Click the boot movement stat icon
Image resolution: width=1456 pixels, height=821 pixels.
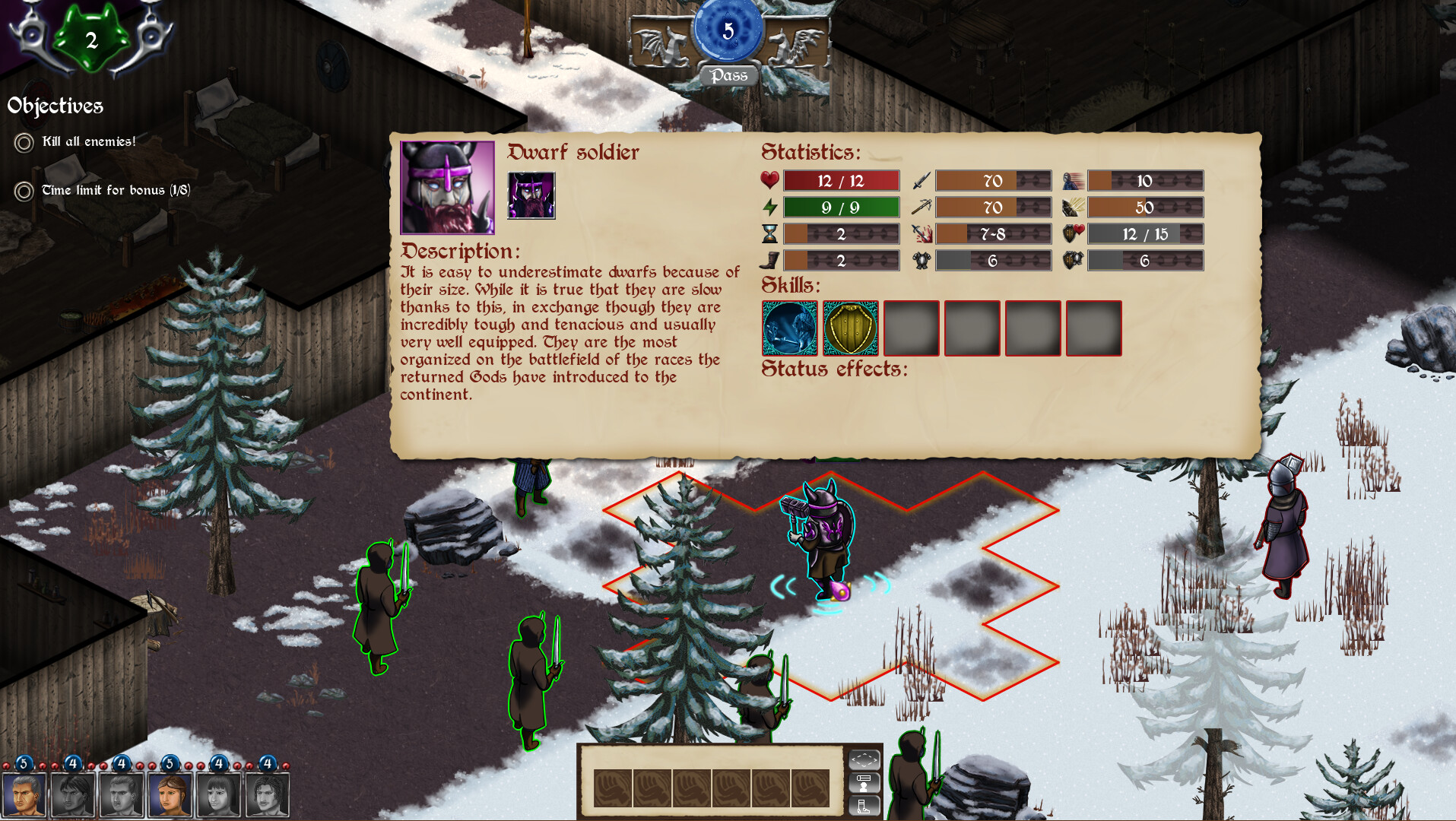tap(769, 260)
